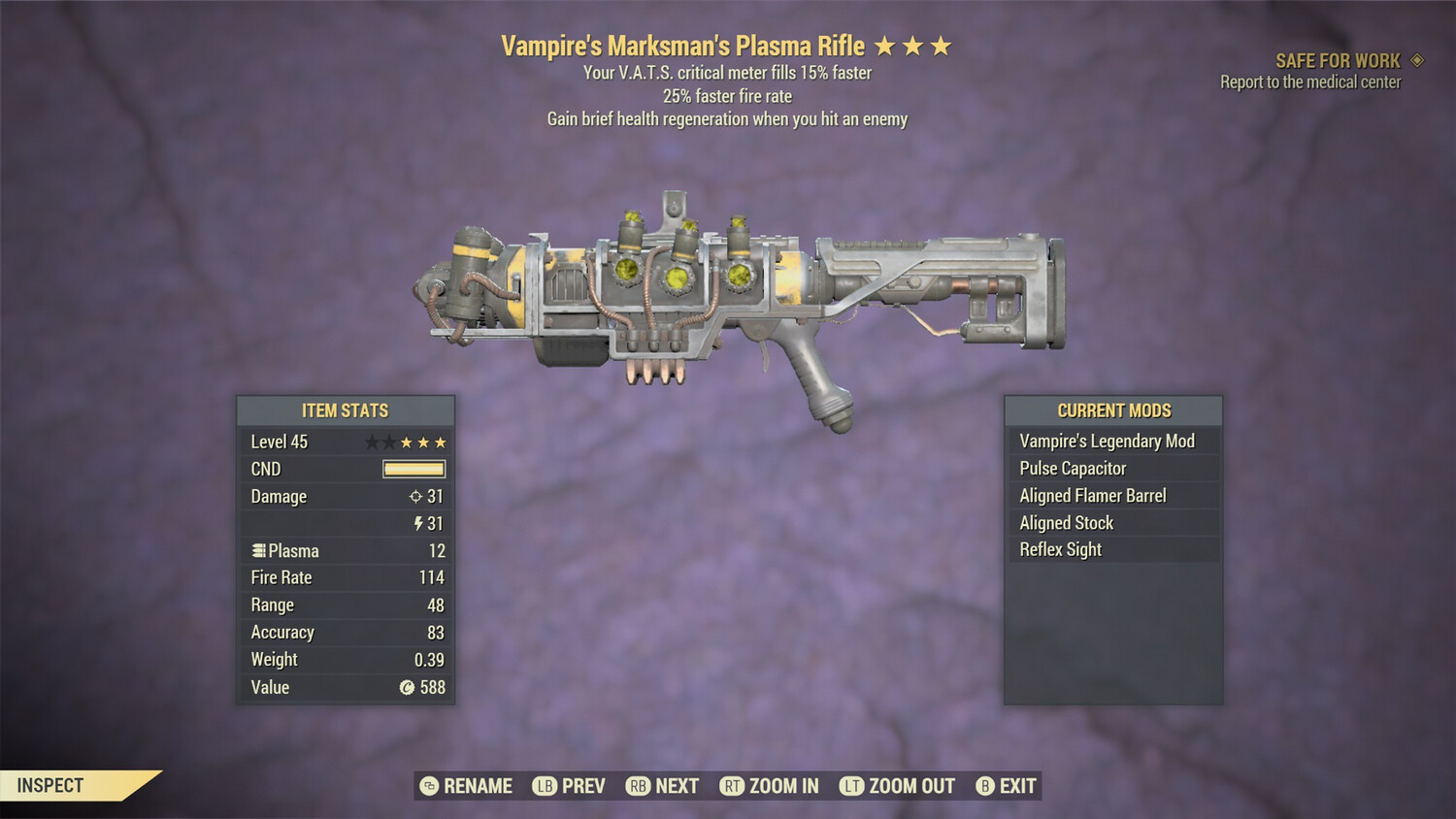The height and width of the screenshot is (819, 1456).
Task: Toggle the first grayed star on Level 45 row
Action: click(373, 442)
